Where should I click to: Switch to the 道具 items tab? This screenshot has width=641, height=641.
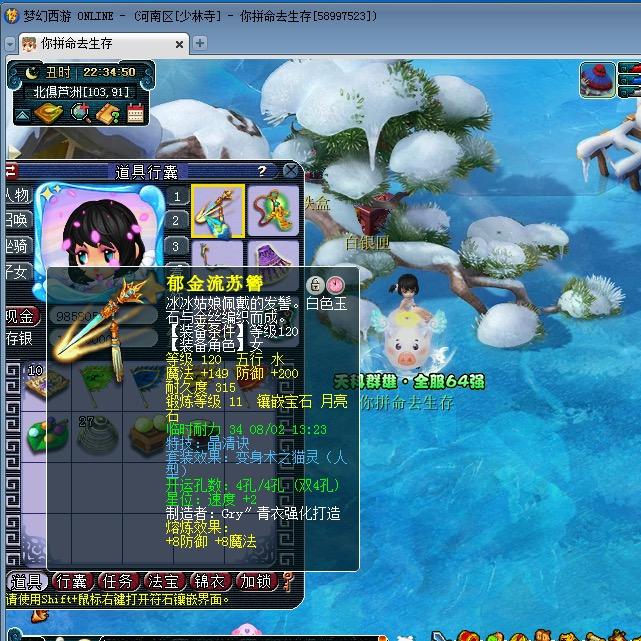click(26, 581)
